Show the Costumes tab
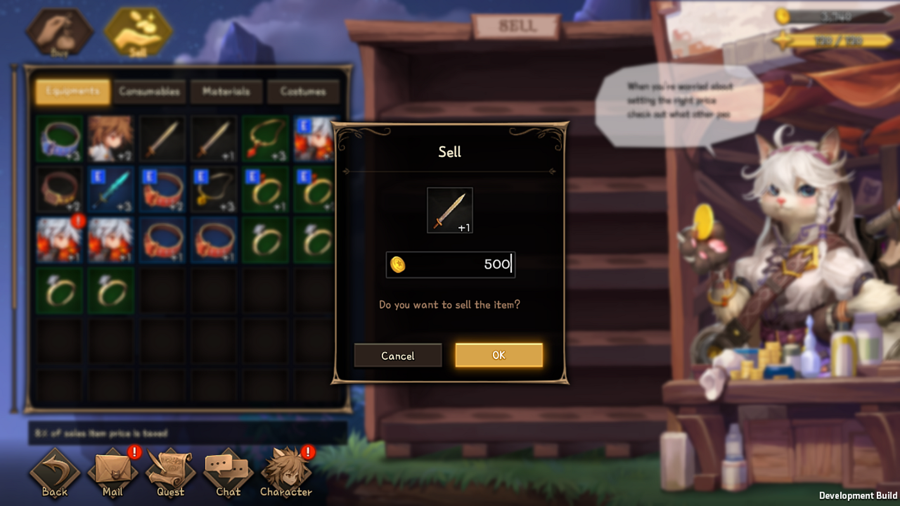Viewport: 900px width, 506px height. [x=303, y=92]
